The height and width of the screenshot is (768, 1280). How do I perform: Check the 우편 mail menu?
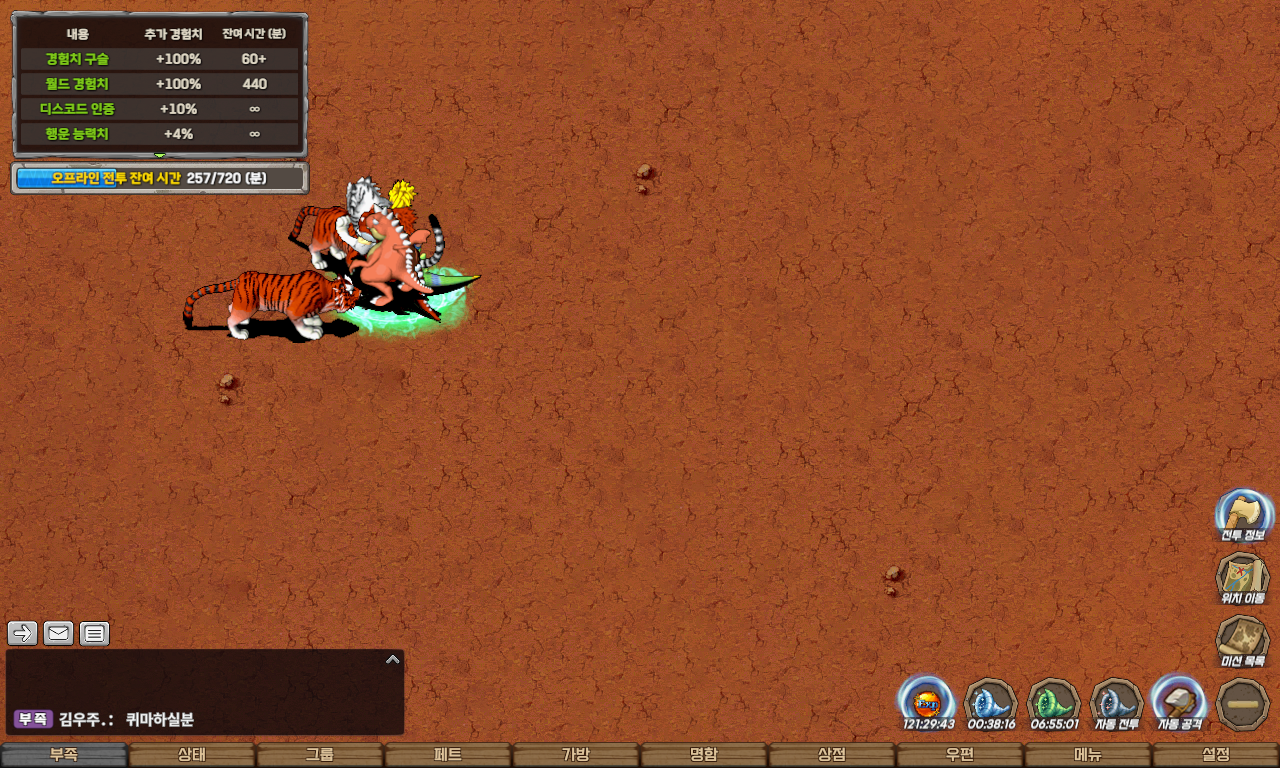(960, 755)
